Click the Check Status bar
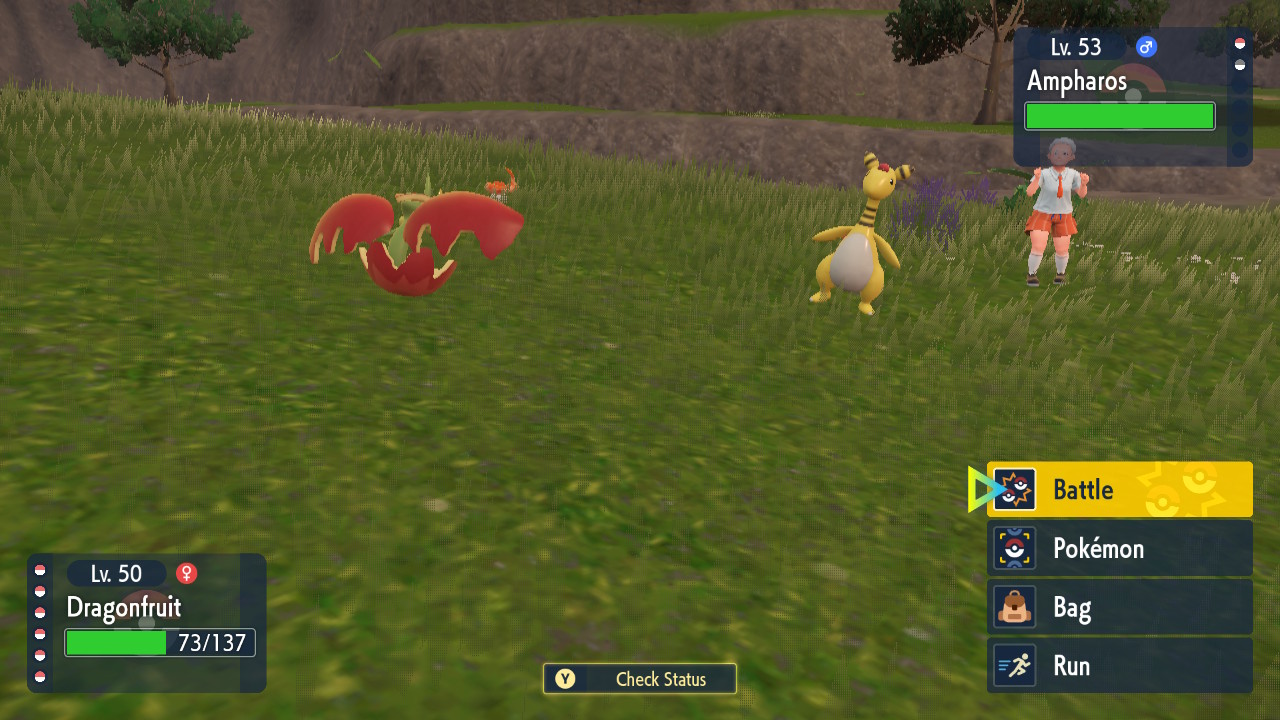 click(x=640, y=679)
